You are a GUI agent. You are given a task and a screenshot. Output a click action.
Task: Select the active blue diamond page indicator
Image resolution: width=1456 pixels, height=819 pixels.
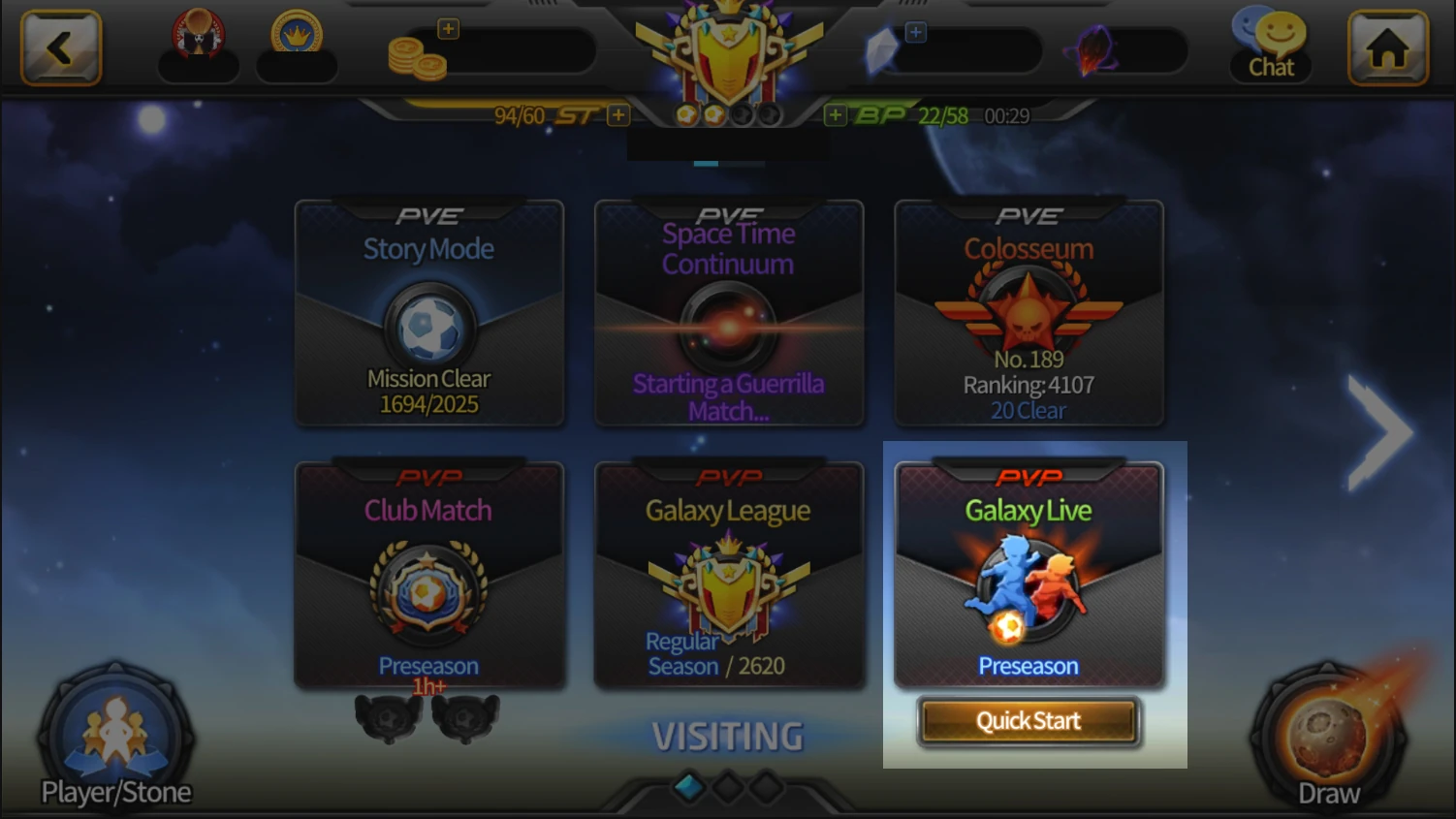[690, 788]
